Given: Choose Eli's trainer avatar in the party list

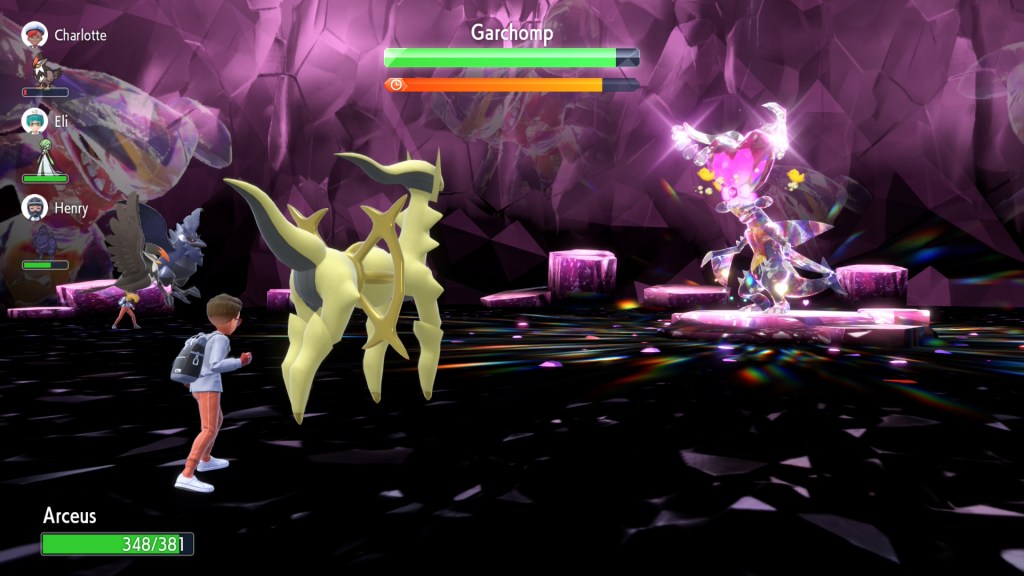Looking at the screenshot, I should coord(35,121).
